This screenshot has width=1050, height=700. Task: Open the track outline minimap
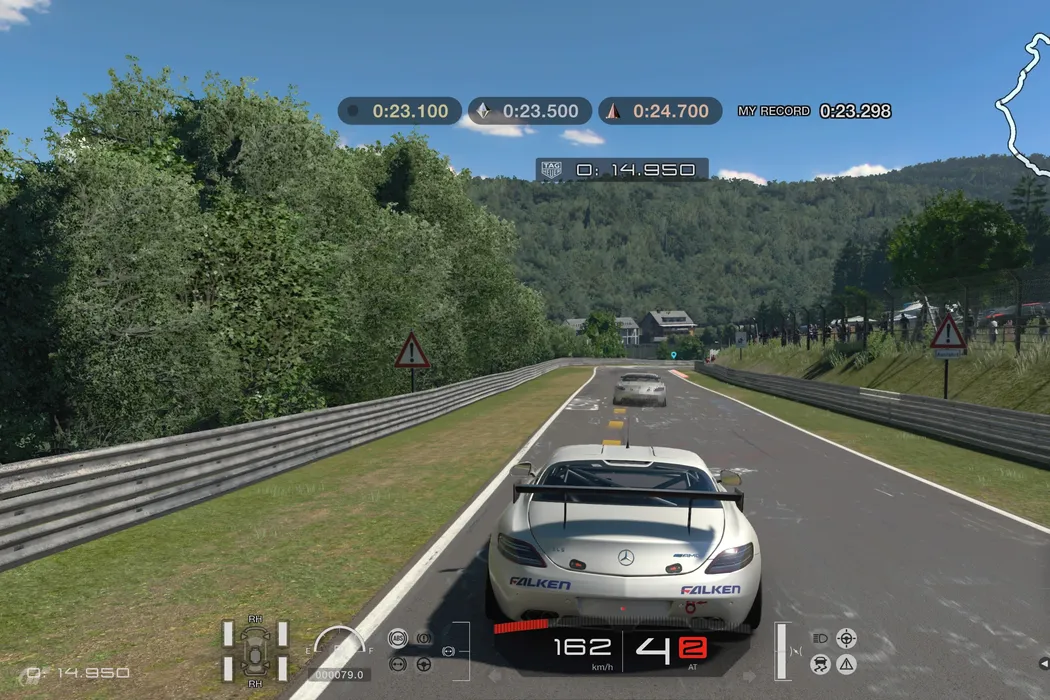coord(1023,100)
